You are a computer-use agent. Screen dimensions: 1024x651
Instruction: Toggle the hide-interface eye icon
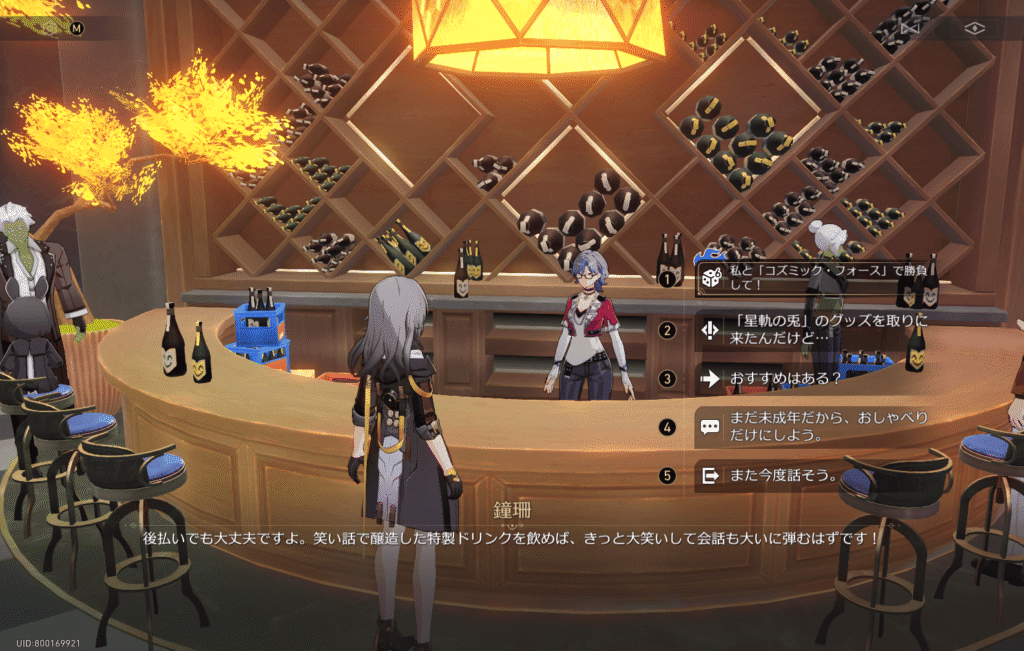[x=975, y=28]
